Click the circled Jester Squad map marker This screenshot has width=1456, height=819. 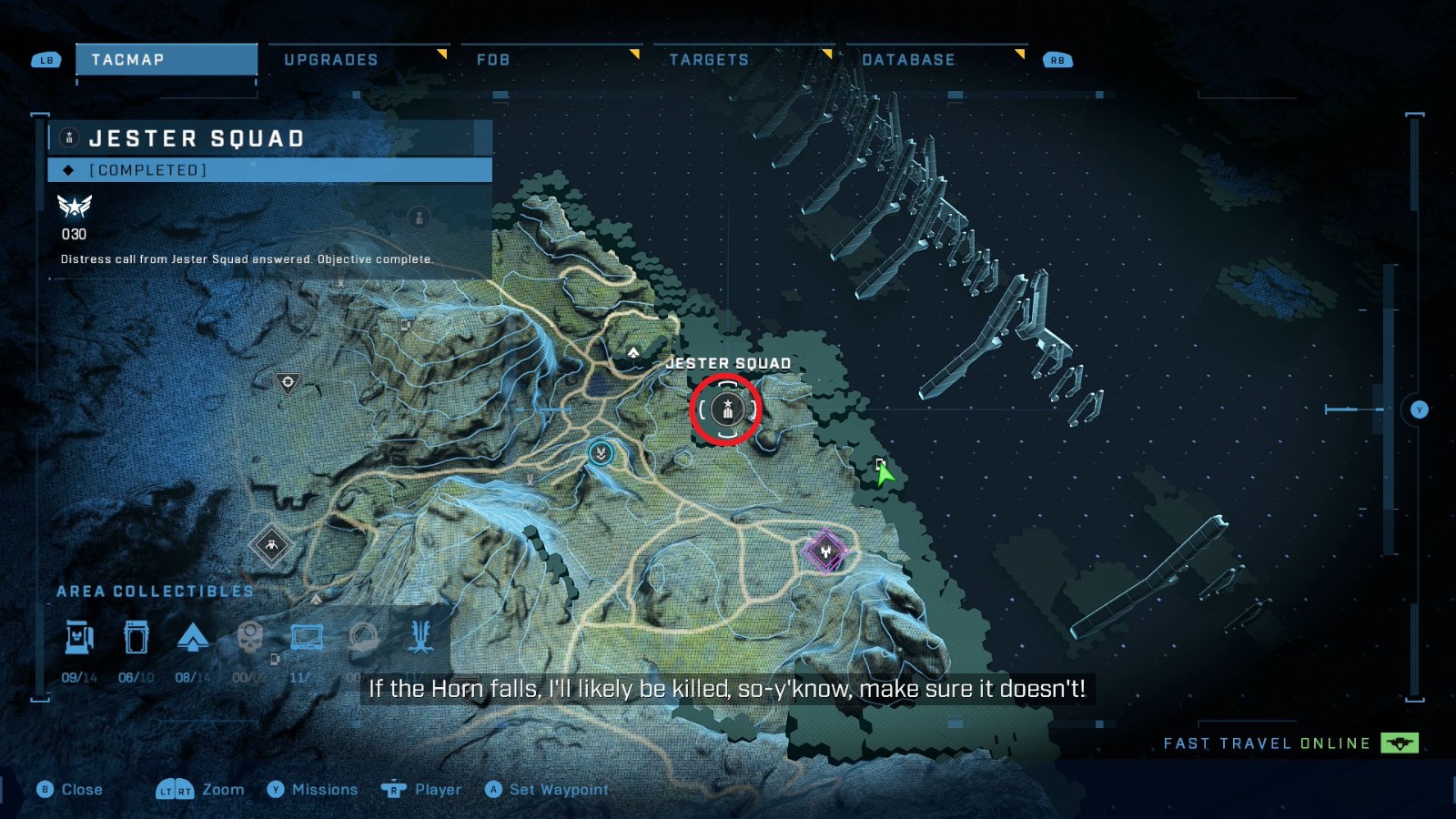[725, 409]
